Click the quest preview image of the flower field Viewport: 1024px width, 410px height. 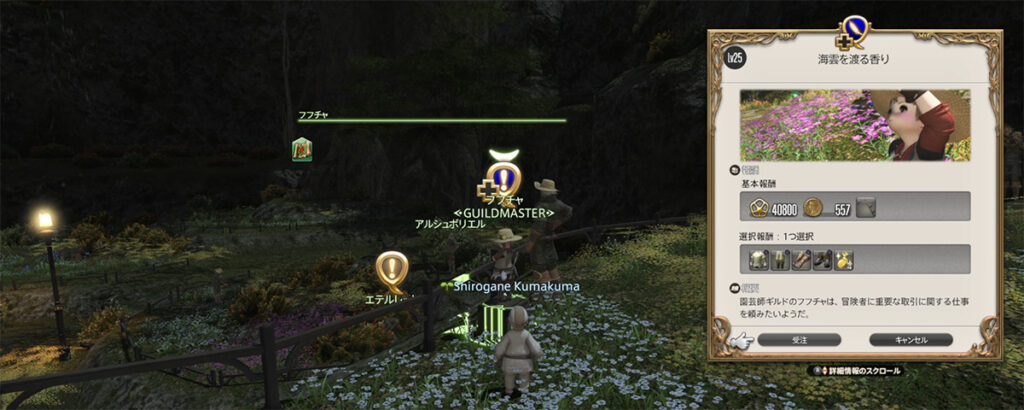click(x=855, y=125)
